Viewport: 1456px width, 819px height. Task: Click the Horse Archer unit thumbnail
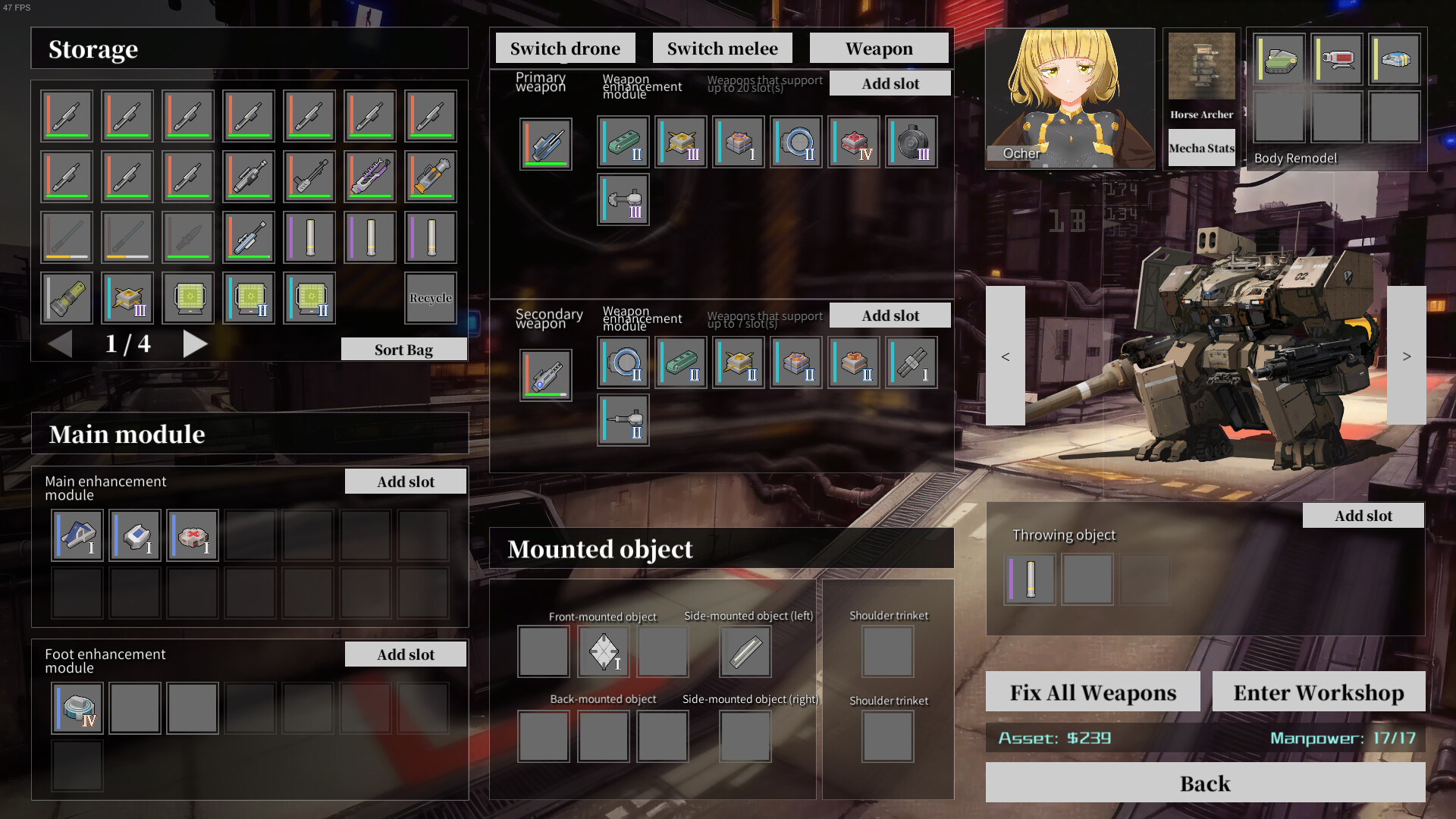[1201, 68]
